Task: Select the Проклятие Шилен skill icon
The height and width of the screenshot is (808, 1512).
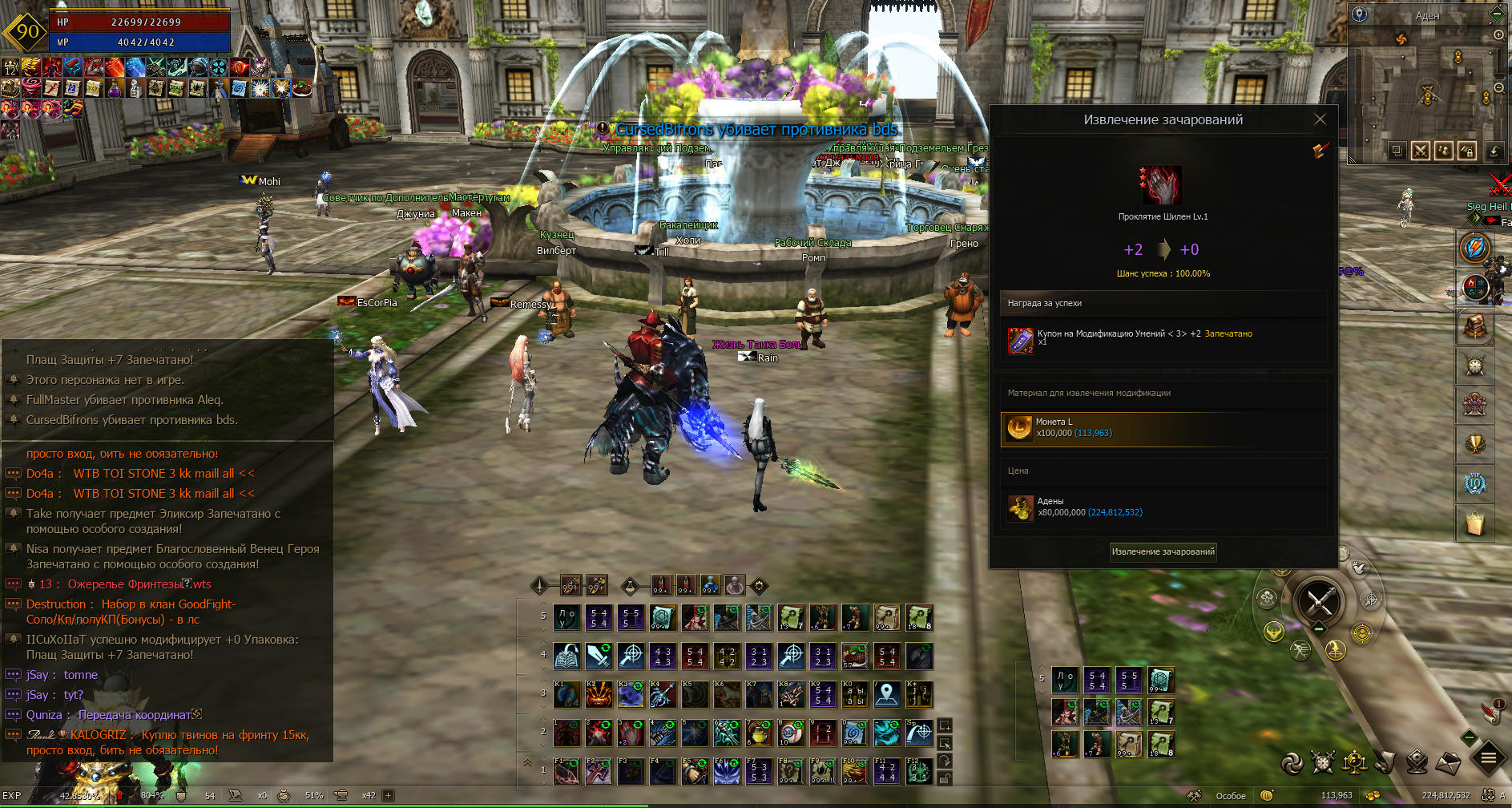Action: [1163, 185]
